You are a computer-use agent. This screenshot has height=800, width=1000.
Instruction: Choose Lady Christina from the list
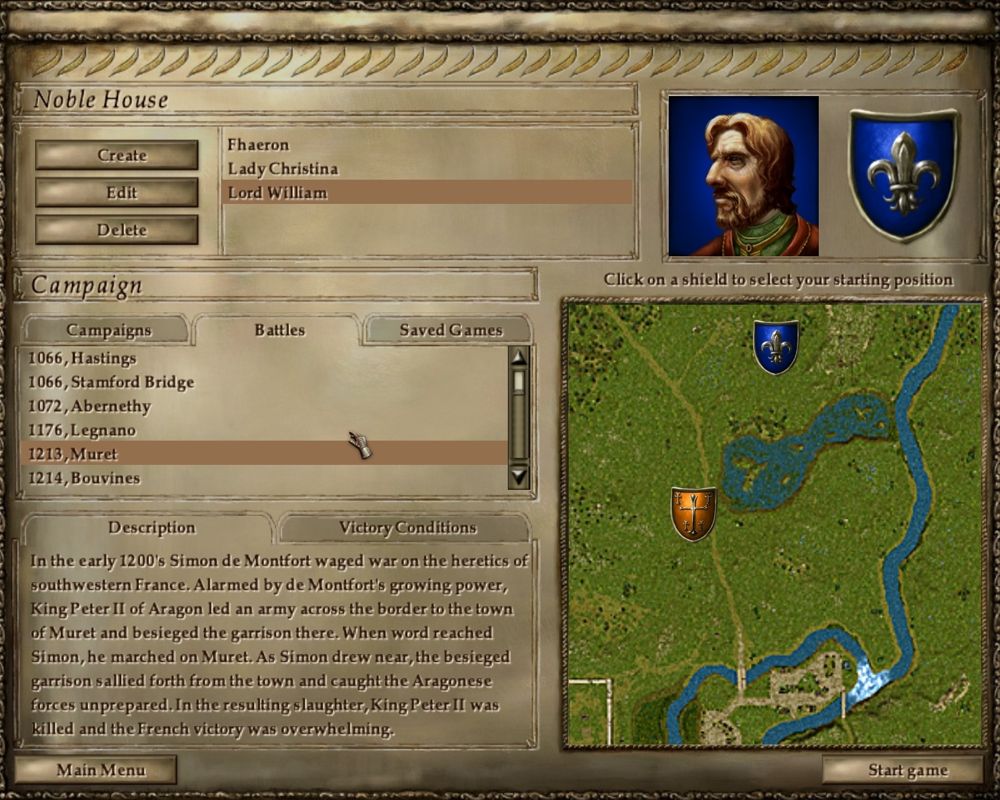(283, 169)
